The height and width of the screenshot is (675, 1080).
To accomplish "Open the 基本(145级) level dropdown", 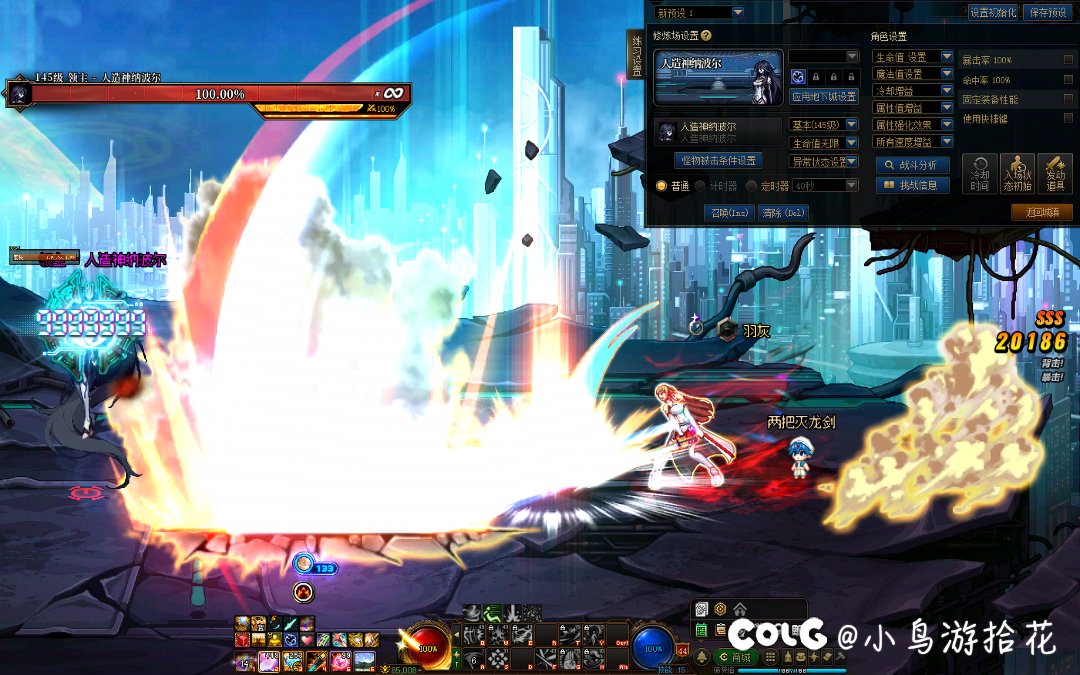I will coord(824,125).
